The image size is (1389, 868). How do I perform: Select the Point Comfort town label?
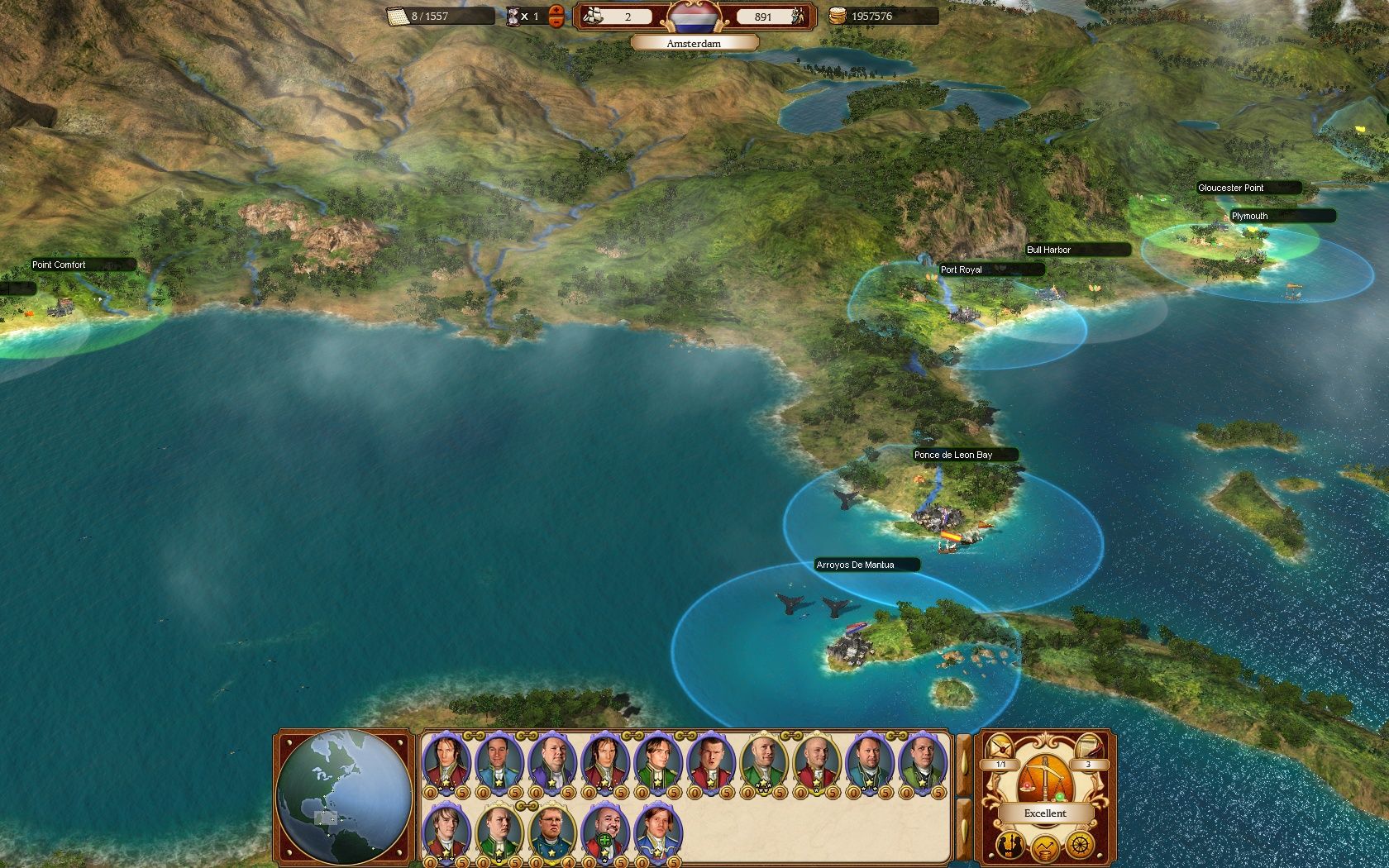(x=59, y=265)
